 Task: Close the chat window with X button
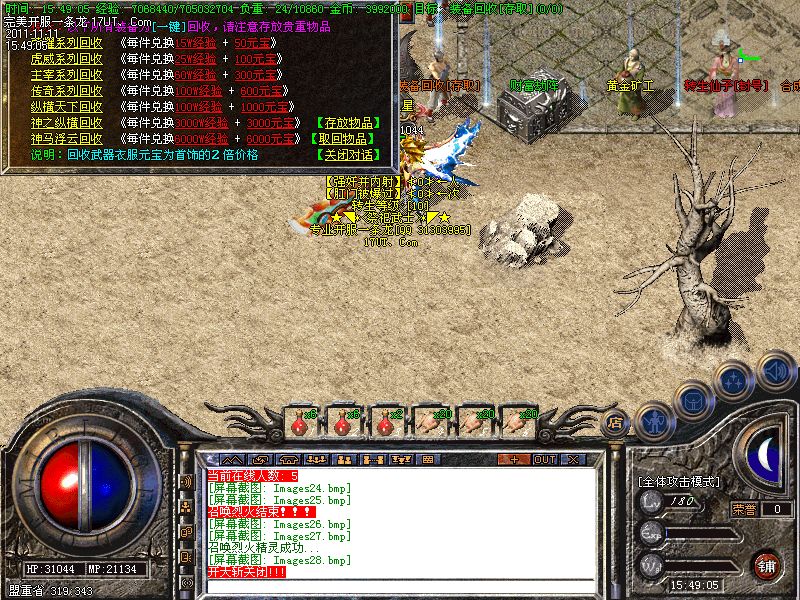(x=574, y=459)
